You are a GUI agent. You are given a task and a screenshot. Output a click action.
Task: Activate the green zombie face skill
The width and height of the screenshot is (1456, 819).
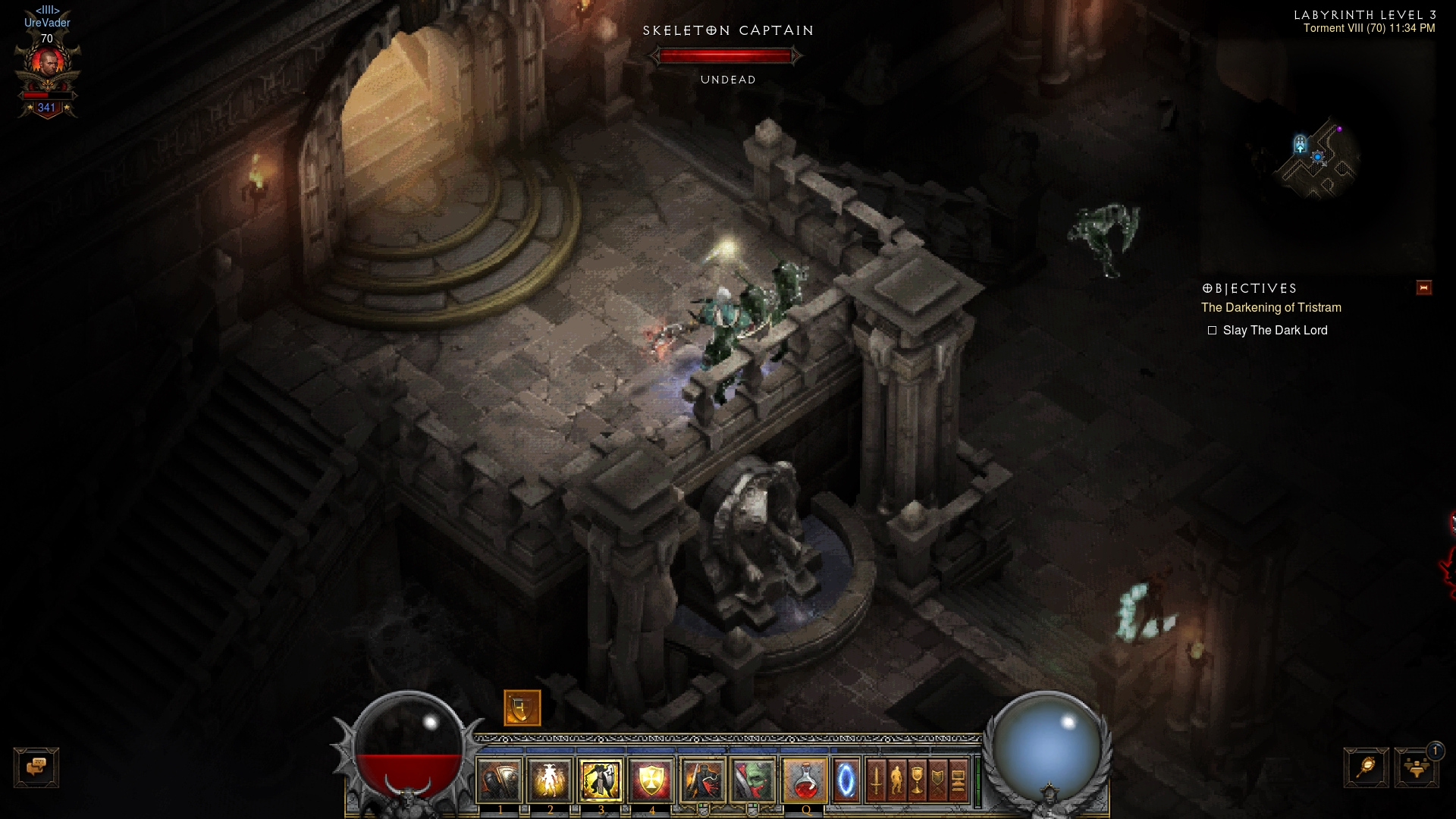click(753, 780)
